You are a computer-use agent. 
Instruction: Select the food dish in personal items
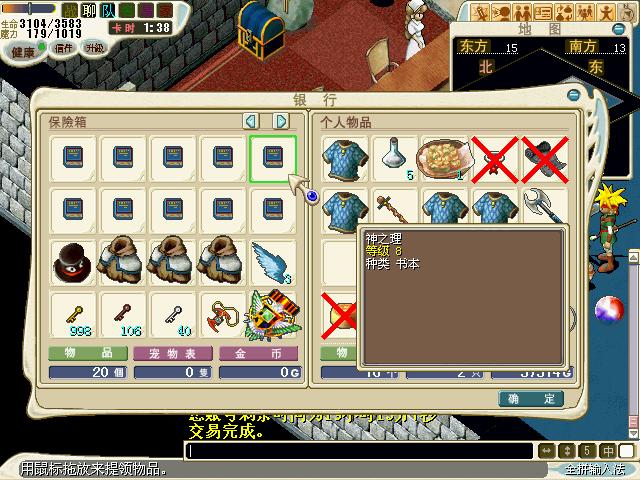(x=445, y=159)
